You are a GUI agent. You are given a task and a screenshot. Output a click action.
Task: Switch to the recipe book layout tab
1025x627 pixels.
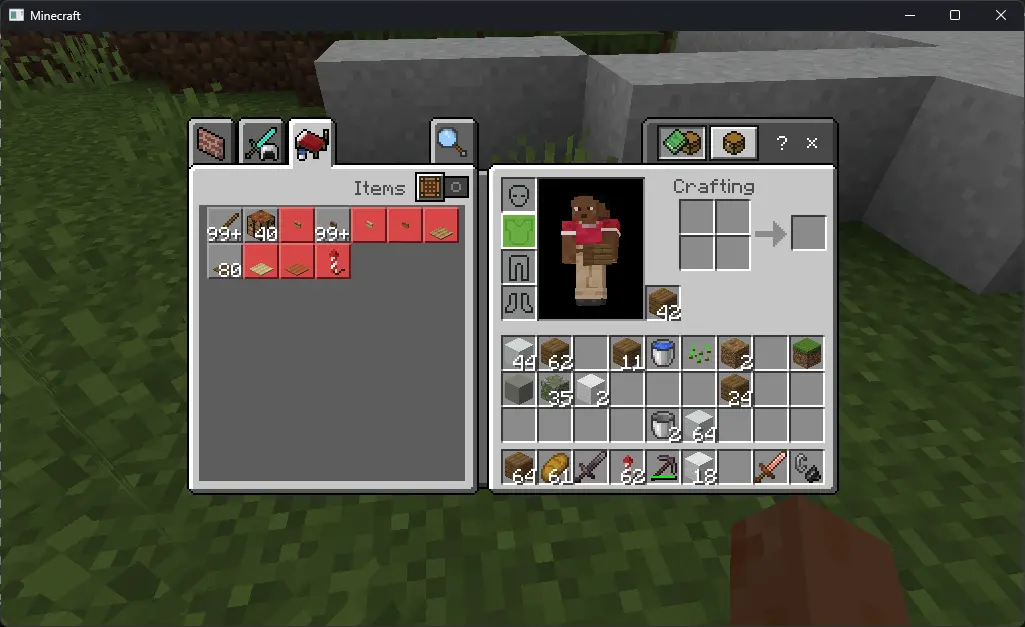[681, 143]
